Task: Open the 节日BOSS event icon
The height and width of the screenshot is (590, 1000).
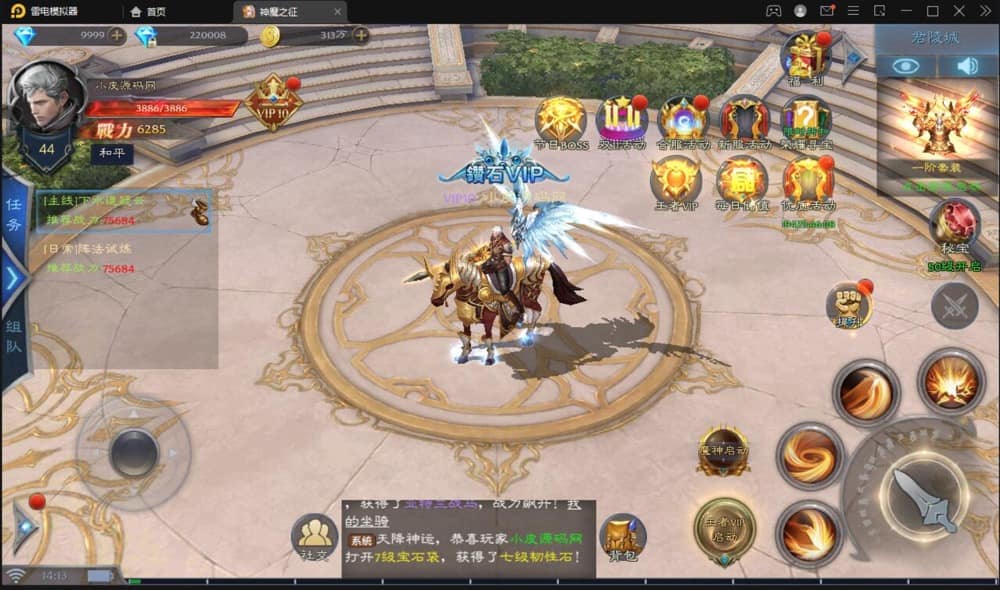Action: tap(560, 121)
